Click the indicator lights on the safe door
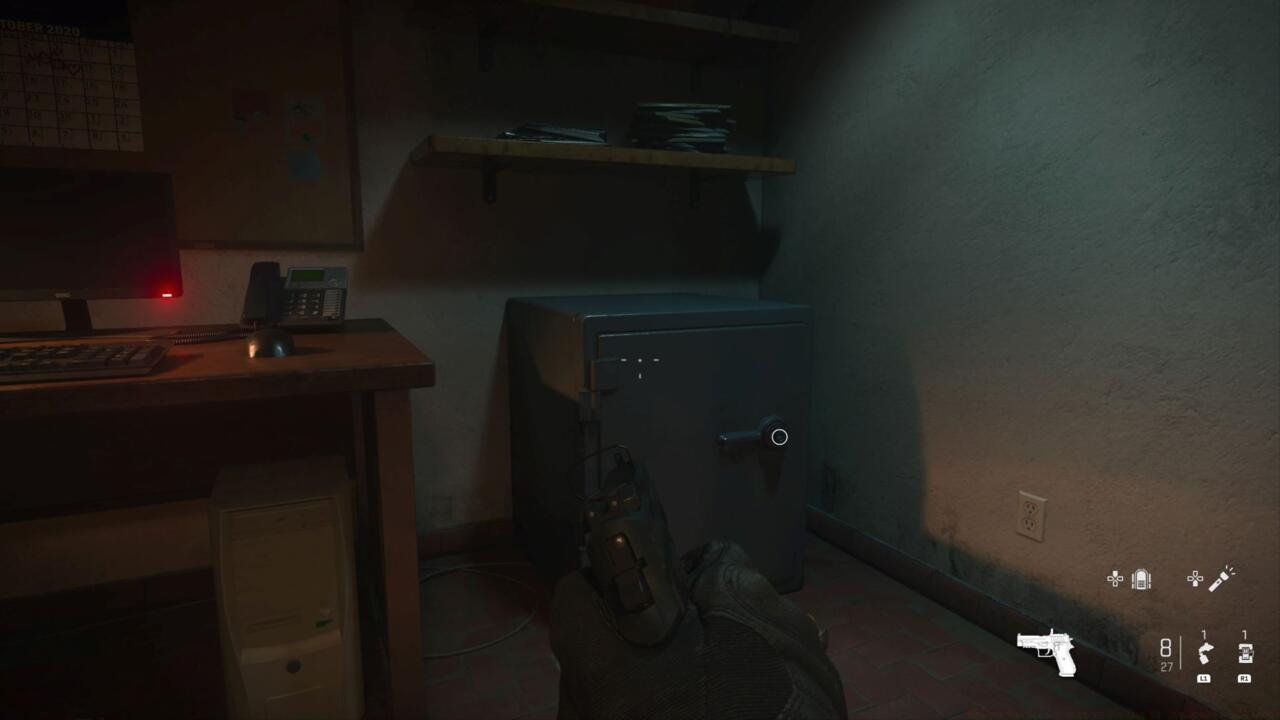This screenshot has width=1280, height=720. [x=641, y=361]
